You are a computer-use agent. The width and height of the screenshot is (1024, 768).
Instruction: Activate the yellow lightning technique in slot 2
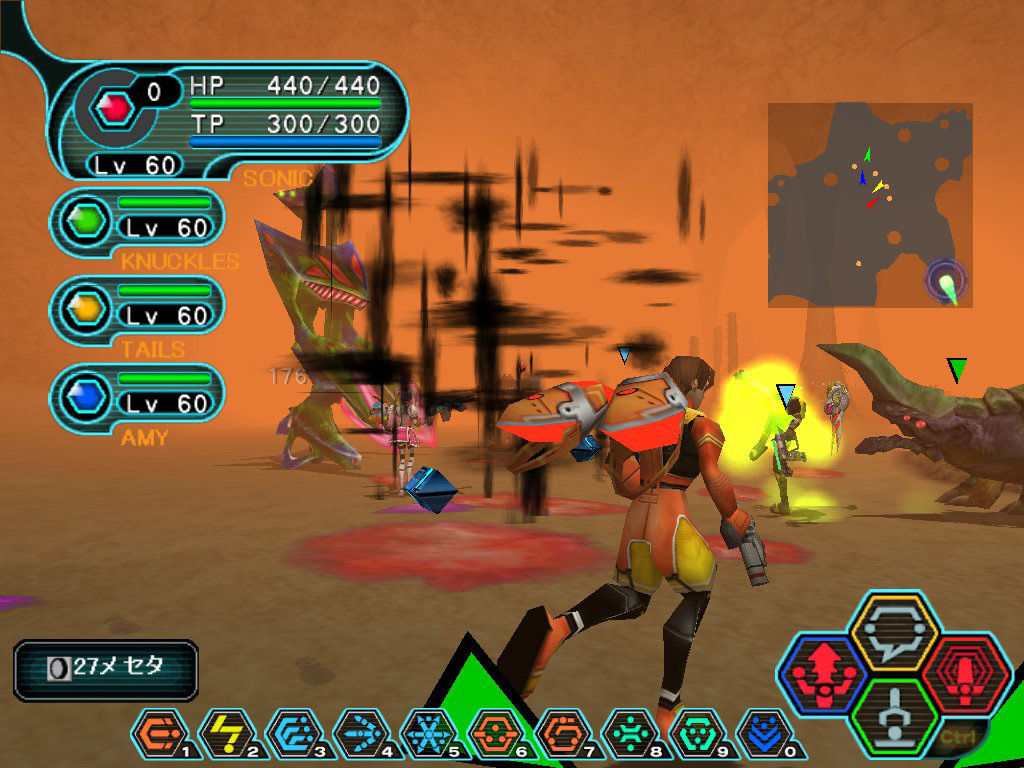pyautogui.click(x=222, y=734)
